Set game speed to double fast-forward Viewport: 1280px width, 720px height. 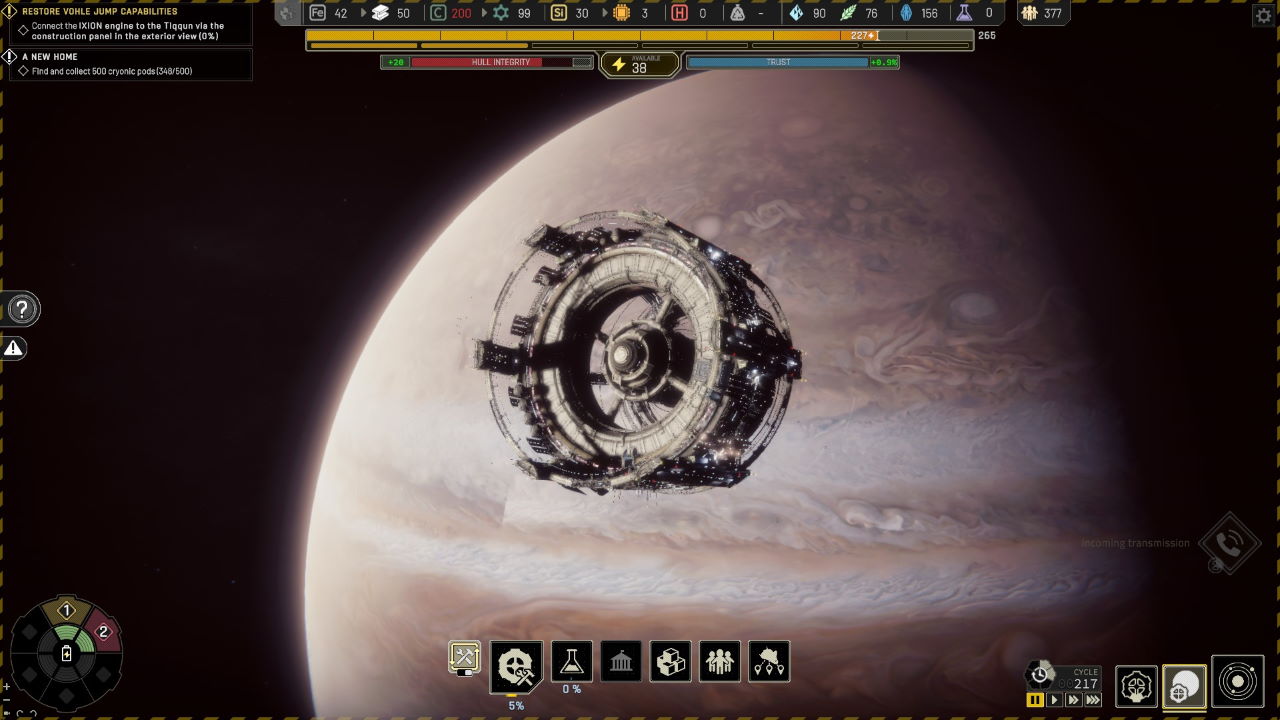click(x=1073, y=700)
